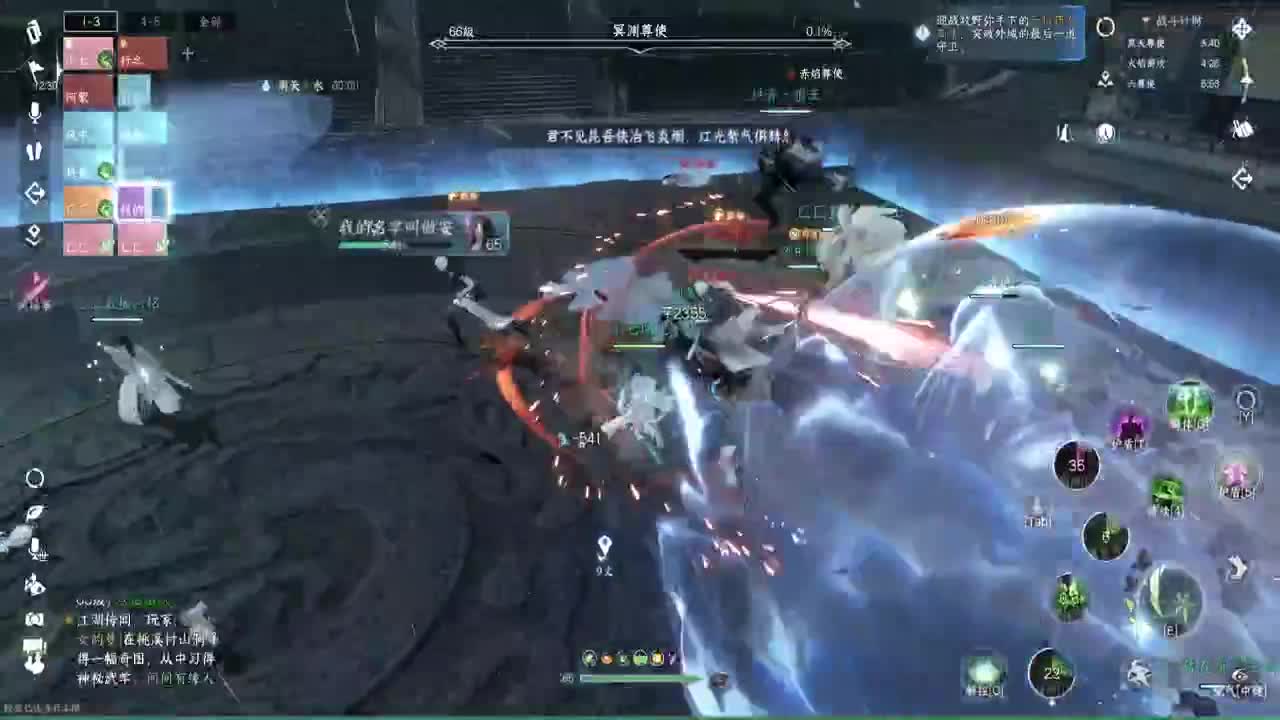Click the green skill icon labeled 伊雪[4]
Viewport: 1280px width, 720px height.
pos(1166,490)
